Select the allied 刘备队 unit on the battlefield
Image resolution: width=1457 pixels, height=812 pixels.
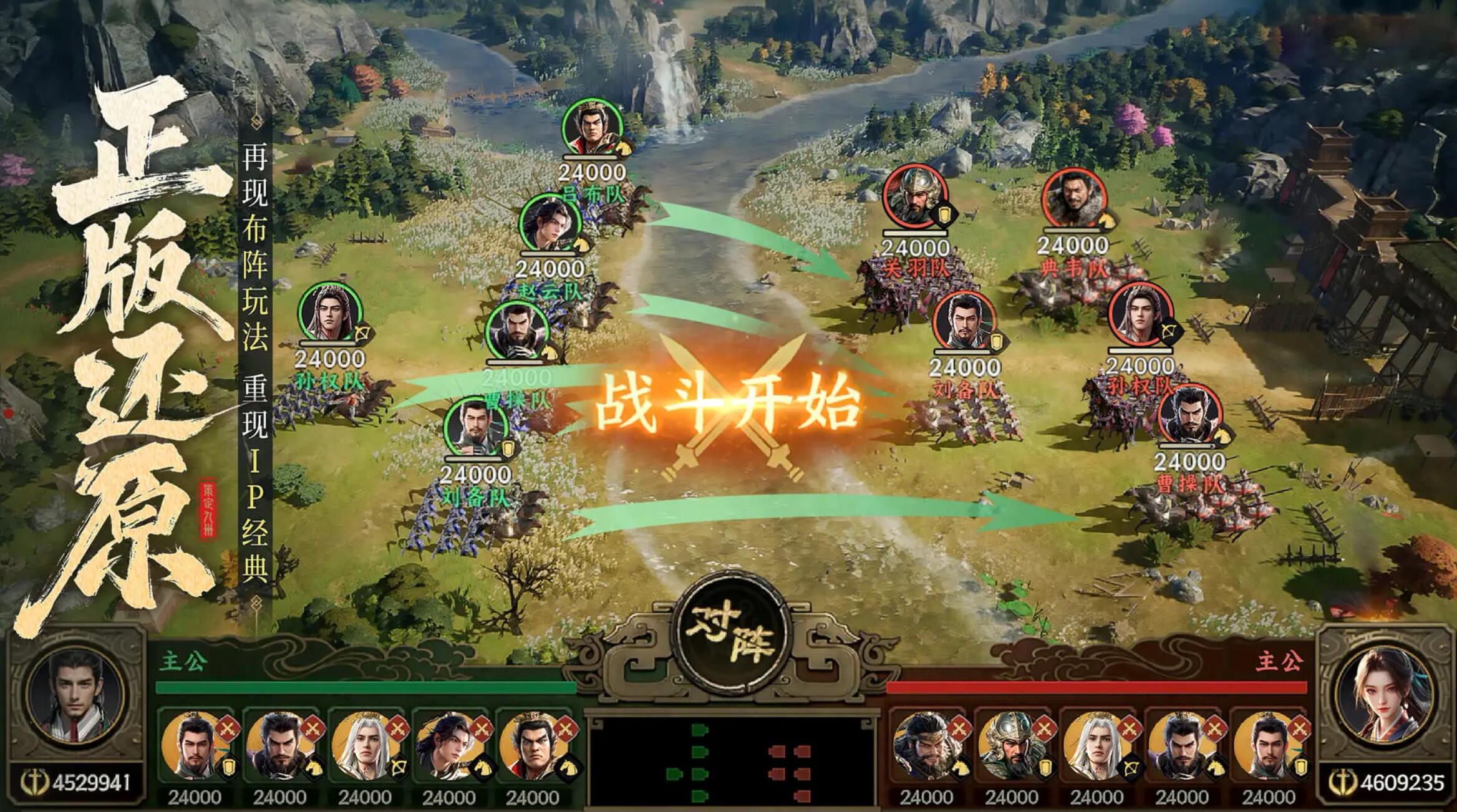(x=477, y=427)
